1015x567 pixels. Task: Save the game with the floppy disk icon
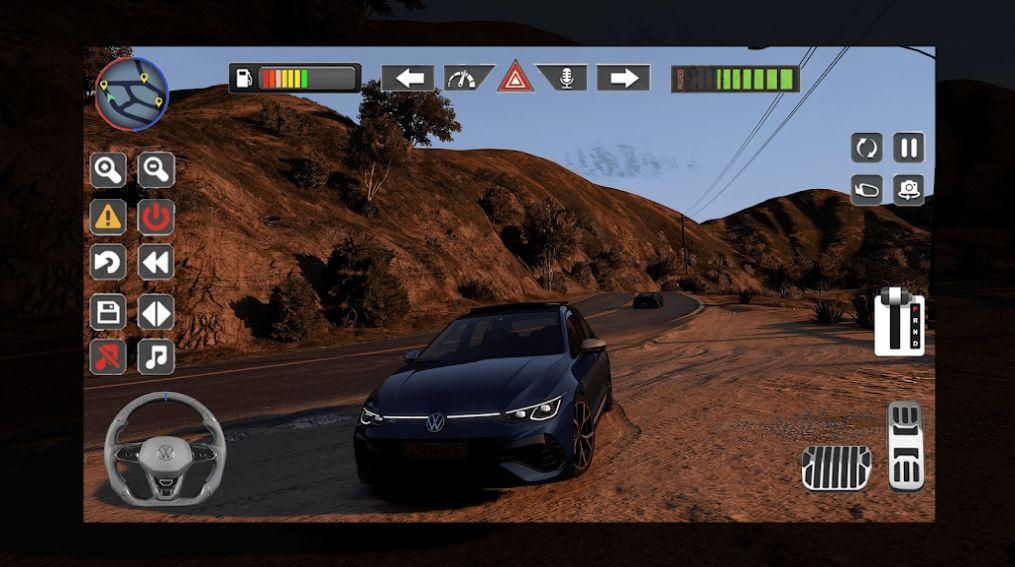point(108,311)
